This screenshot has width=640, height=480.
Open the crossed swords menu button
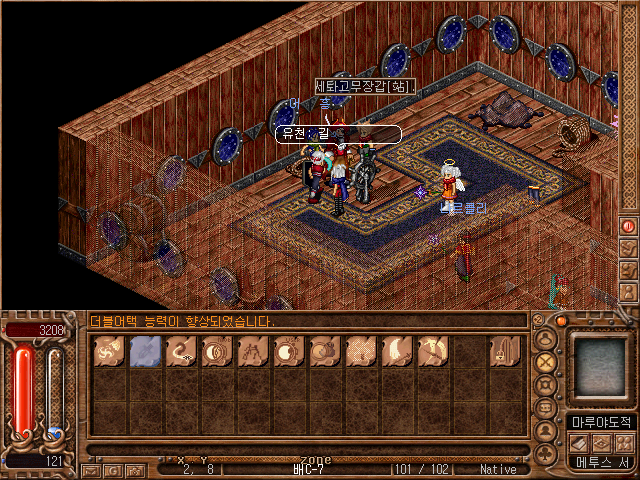[546, 361]
